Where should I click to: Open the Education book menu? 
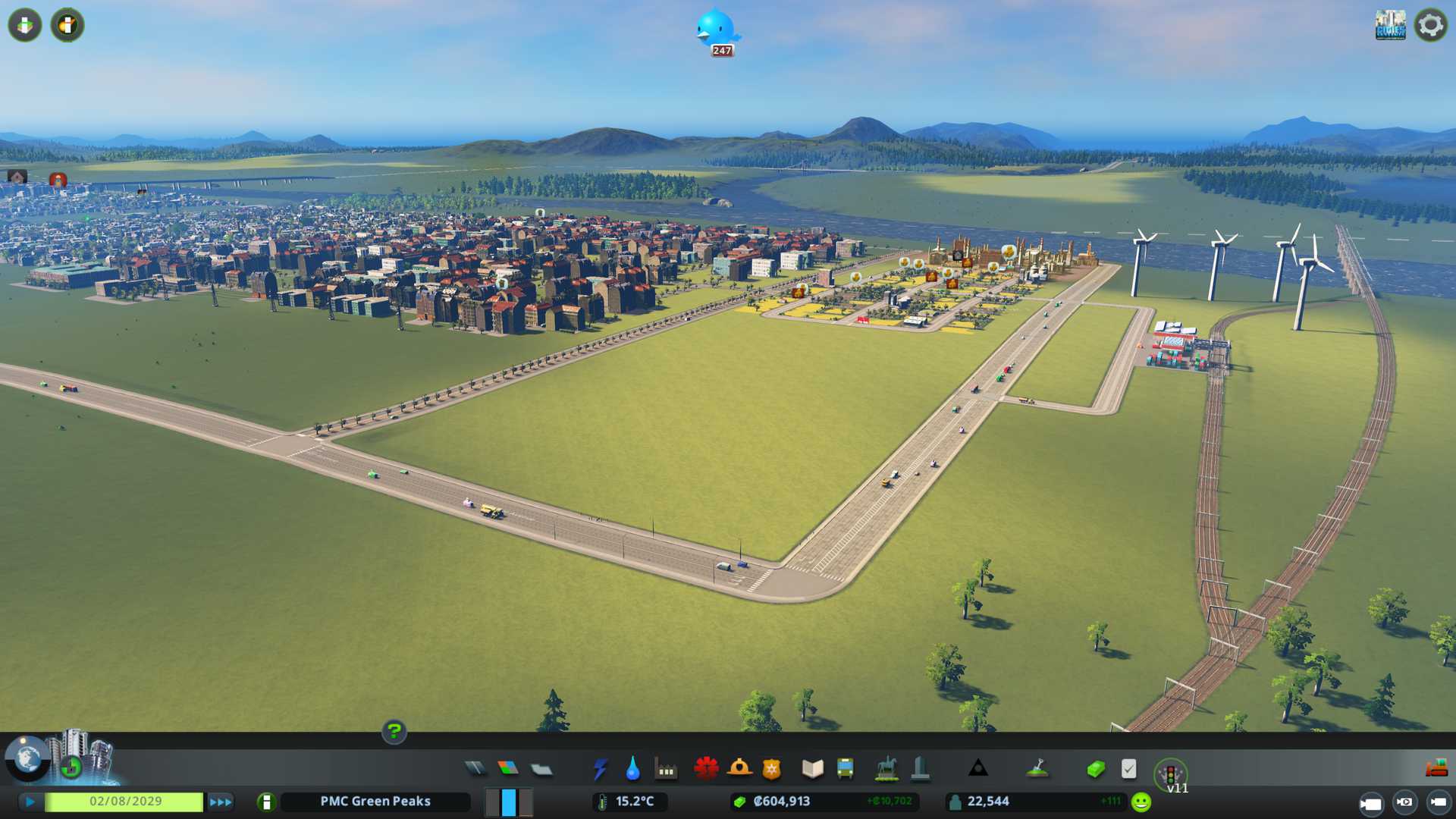tap(812, 769)
